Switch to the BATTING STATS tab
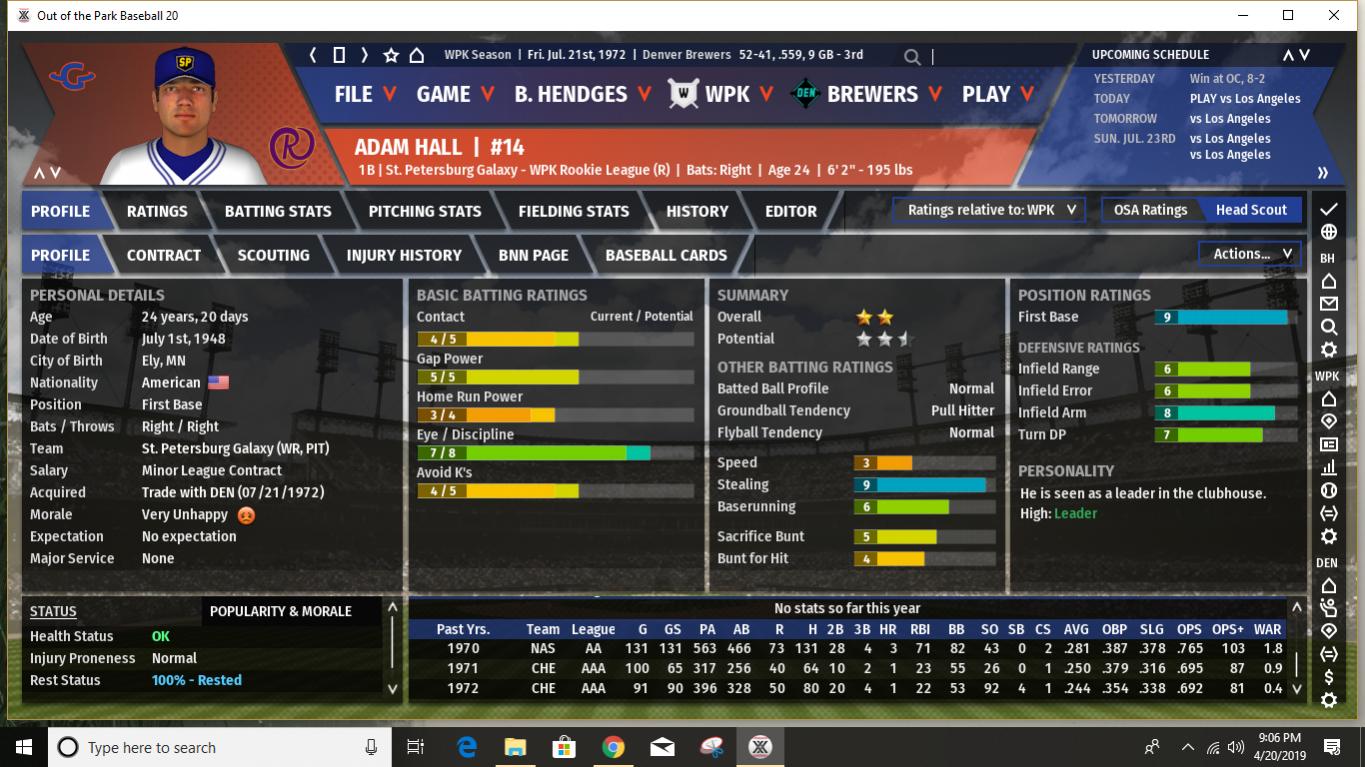1365x767 pixels. (x=278, y=211)
